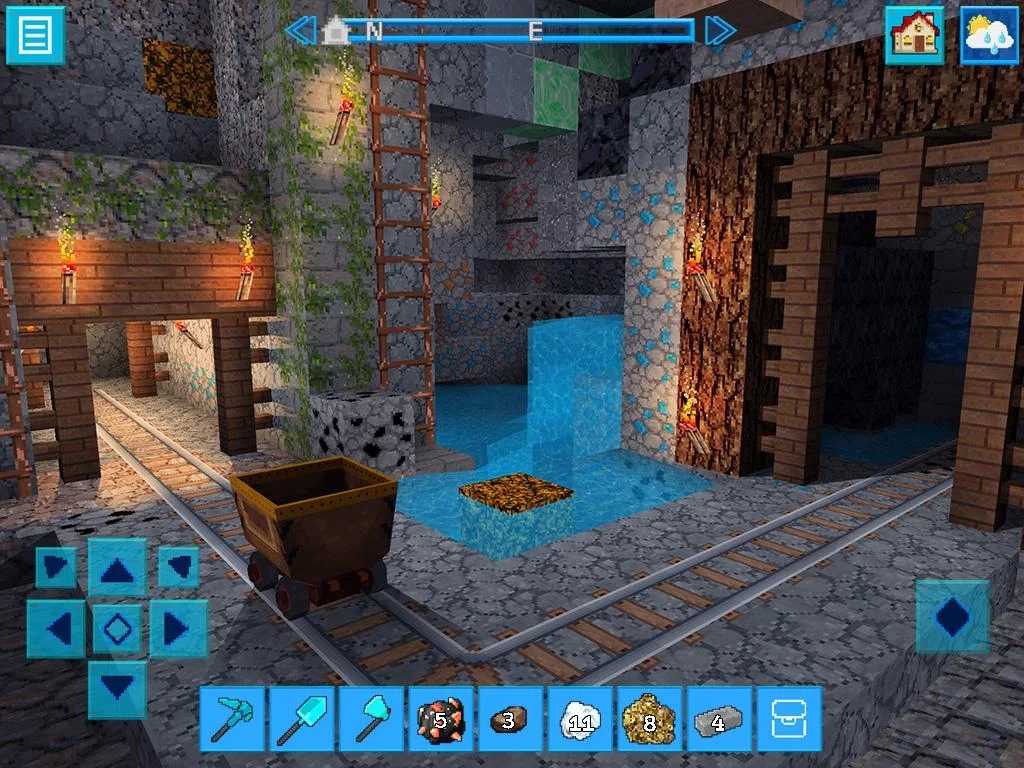
Task: Select the diamond pickaxe hotbar slot
Action: click(232, 718)
